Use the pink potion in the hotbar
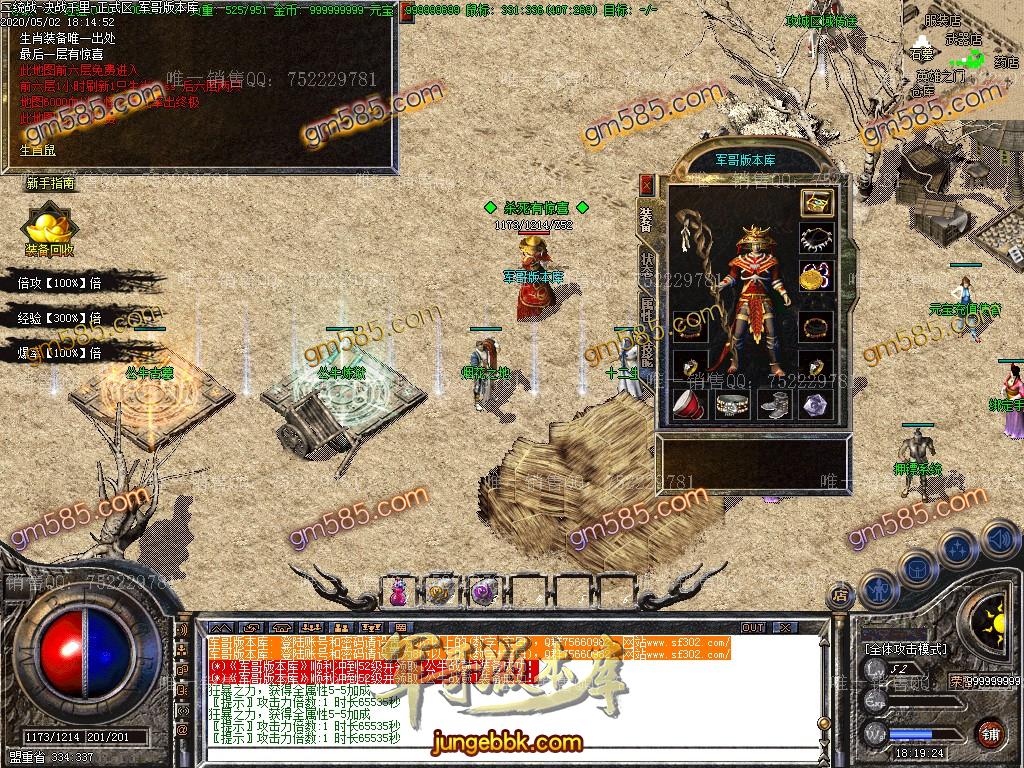The width and height of the screenshot is (1024, 768). click(399, 591)
